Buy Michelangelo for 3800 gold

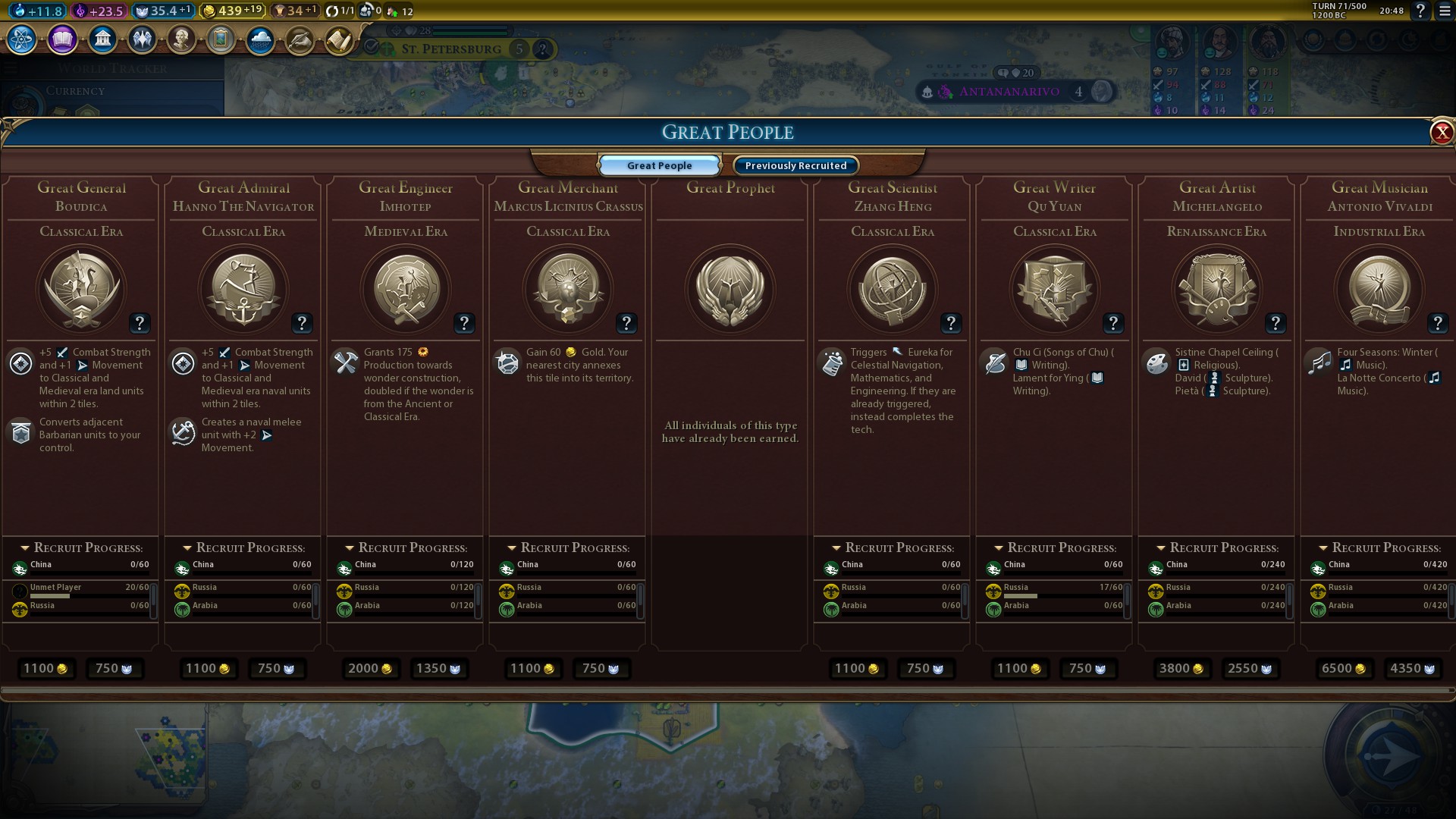tap(1181, 668)
